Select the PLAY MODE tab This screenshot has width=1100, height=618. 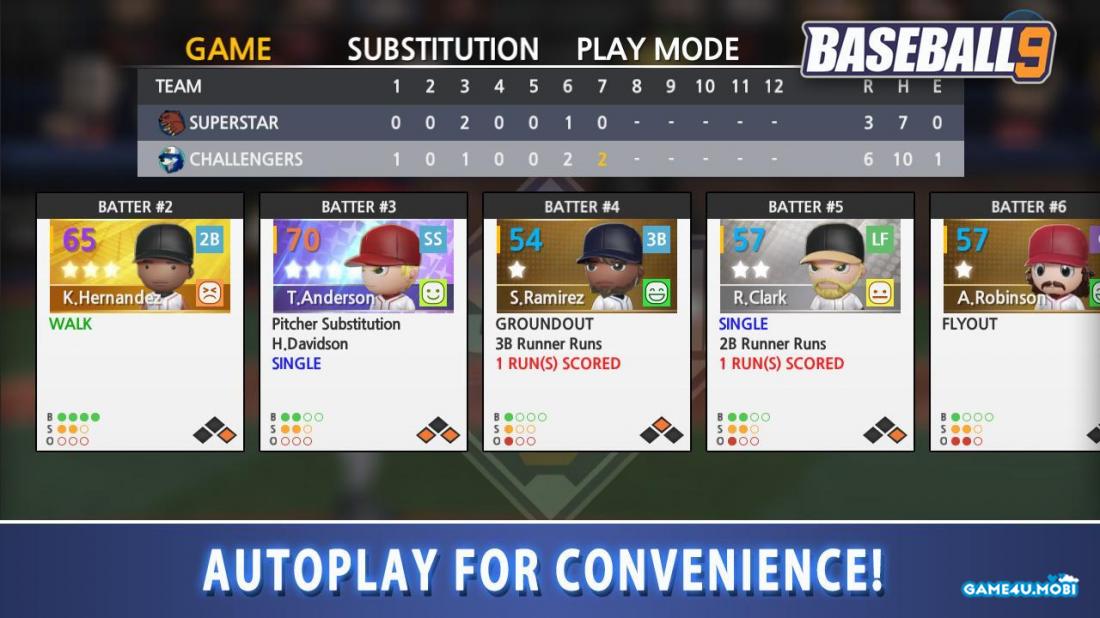click(x=657, y=49)
